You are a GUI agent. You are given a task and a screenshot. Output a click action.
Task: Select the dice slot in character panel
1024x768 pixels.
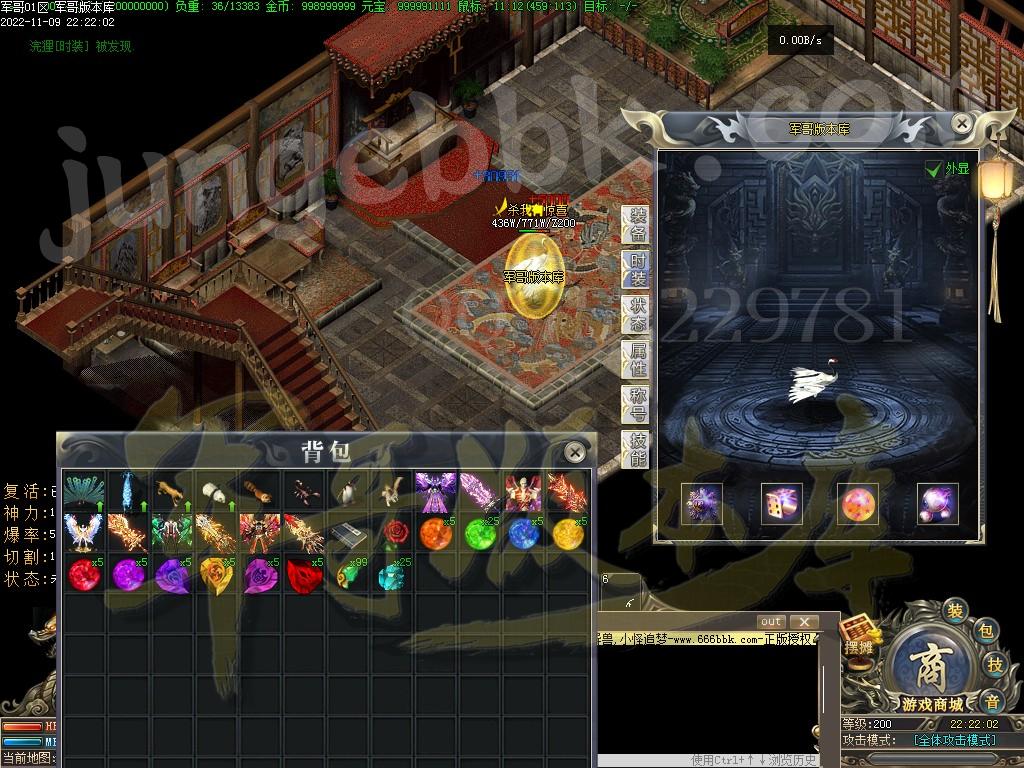point(781,504)
